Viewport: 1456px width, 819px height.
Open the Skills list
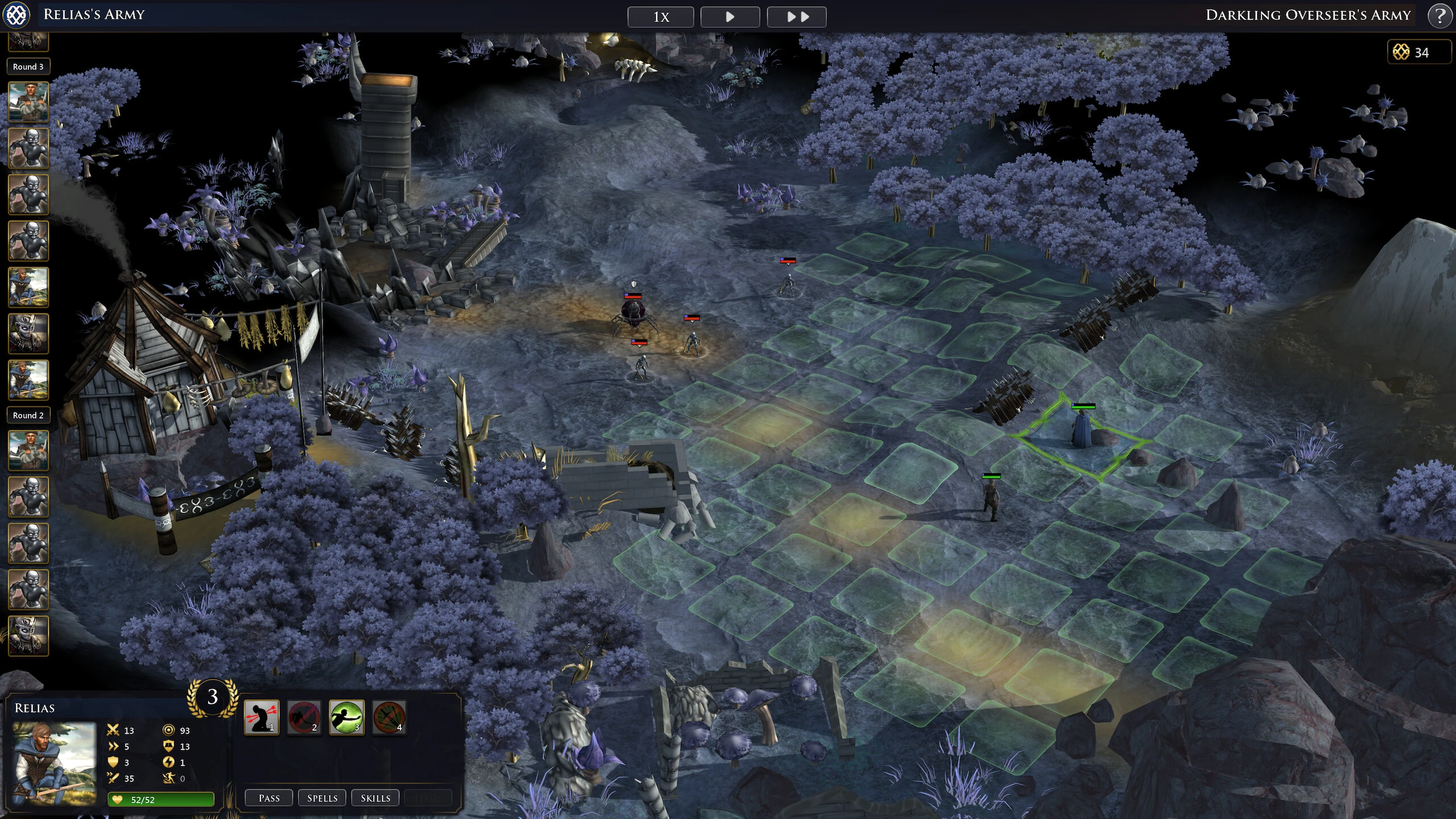[375, 798]
